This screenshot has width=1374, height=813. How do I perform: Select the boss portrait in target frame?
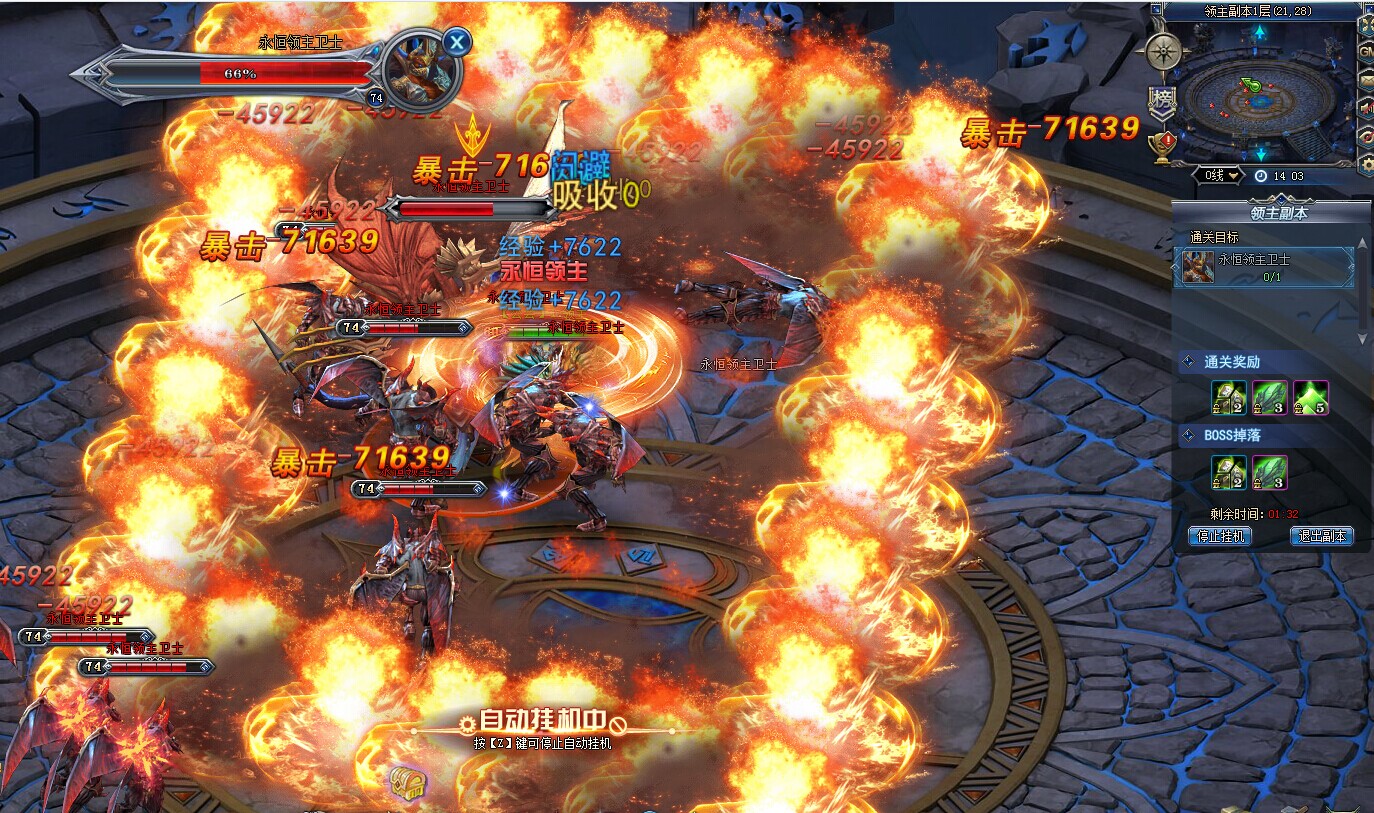[420, 68]
